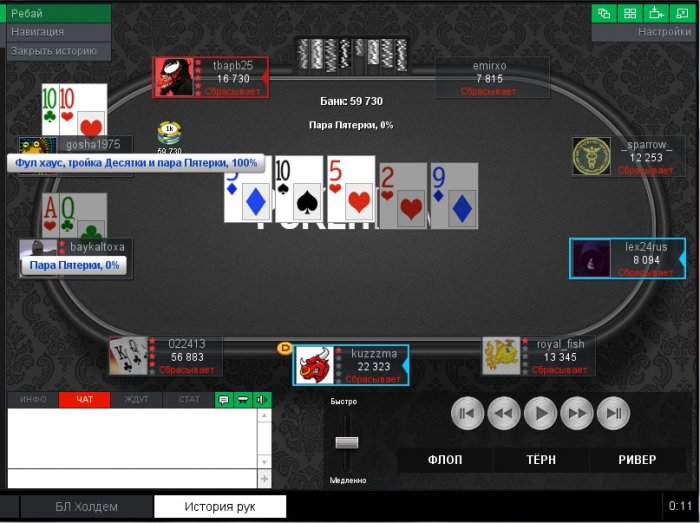This screenshot has height=523, width=700.
Task: Click the chat message input field
Action: [132, 479]
